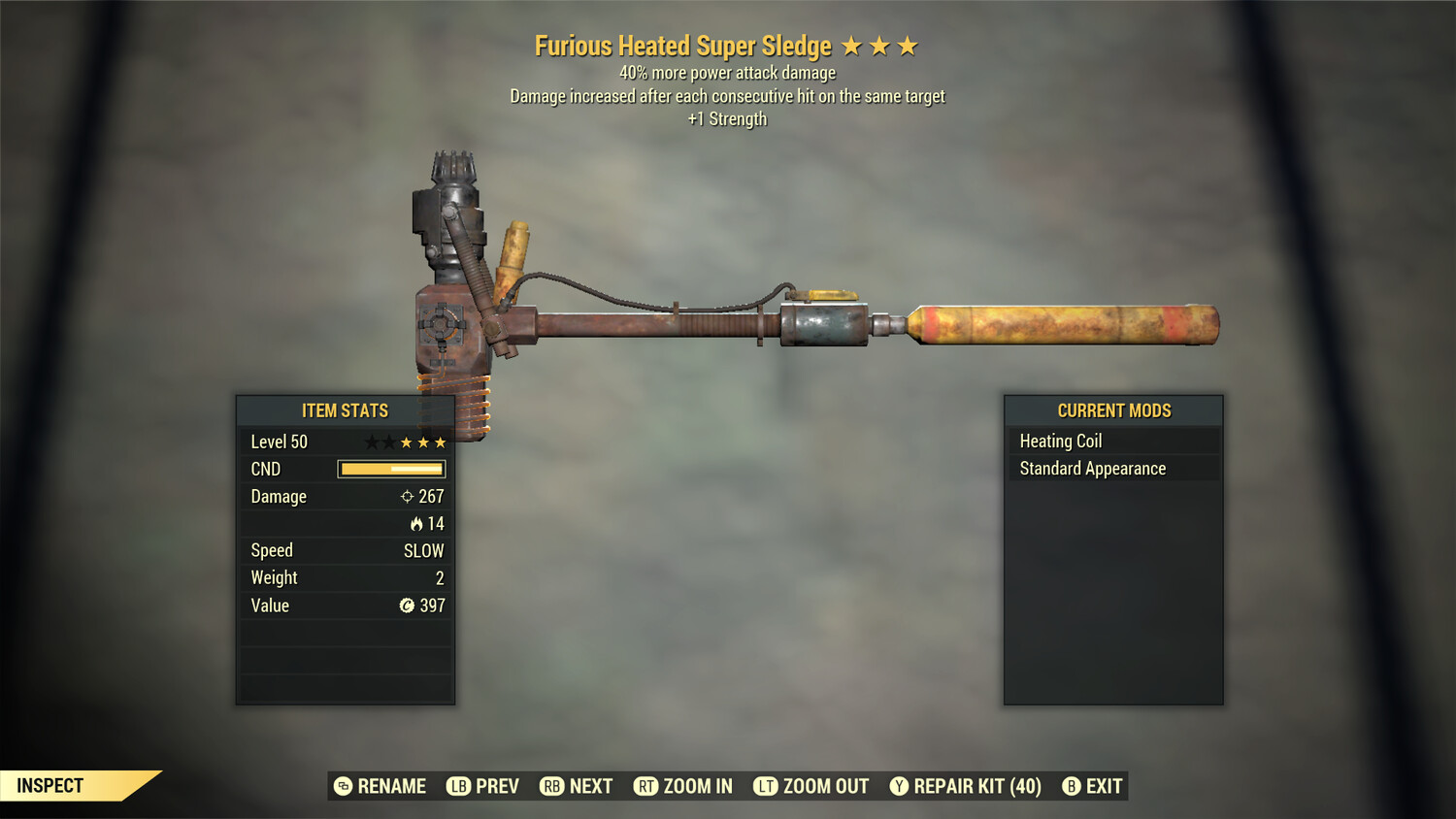
Task: Exit the inspect screen
Action: [1093, 786]
